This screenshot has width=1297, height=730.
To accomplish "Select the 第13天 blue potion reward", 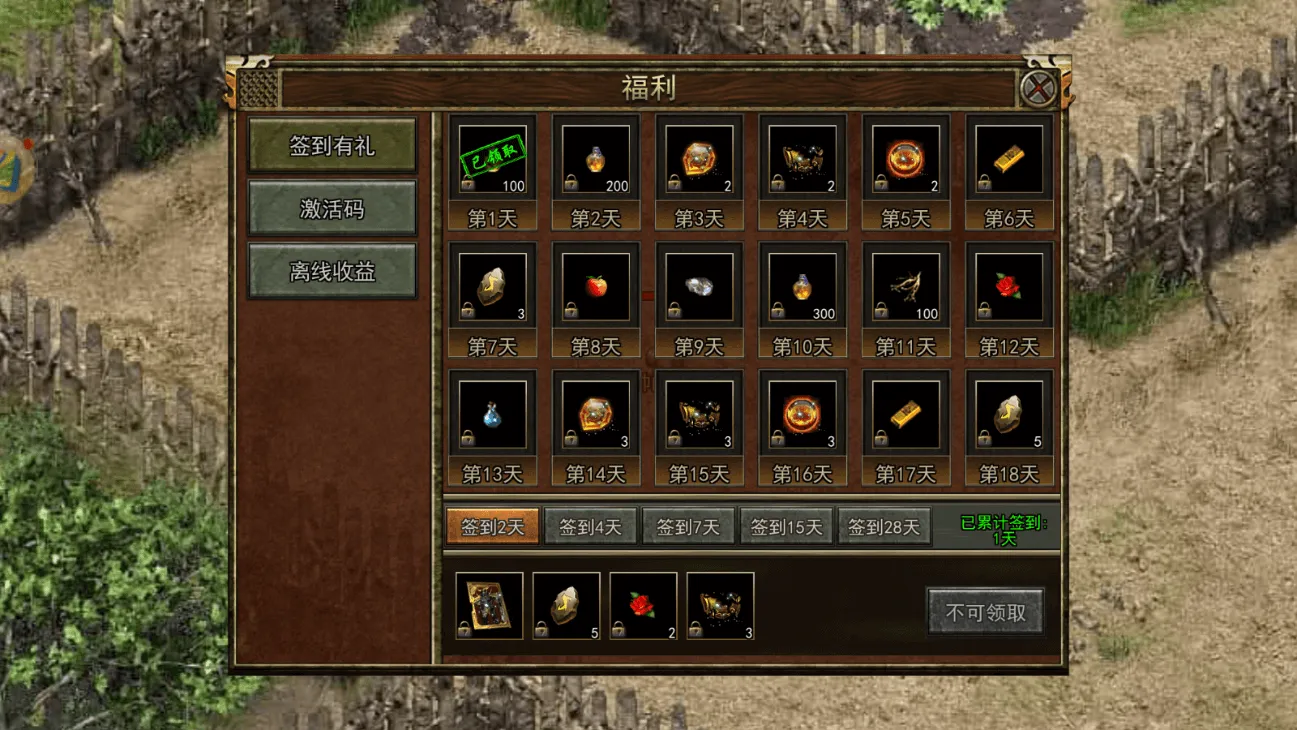I will 492,414.
